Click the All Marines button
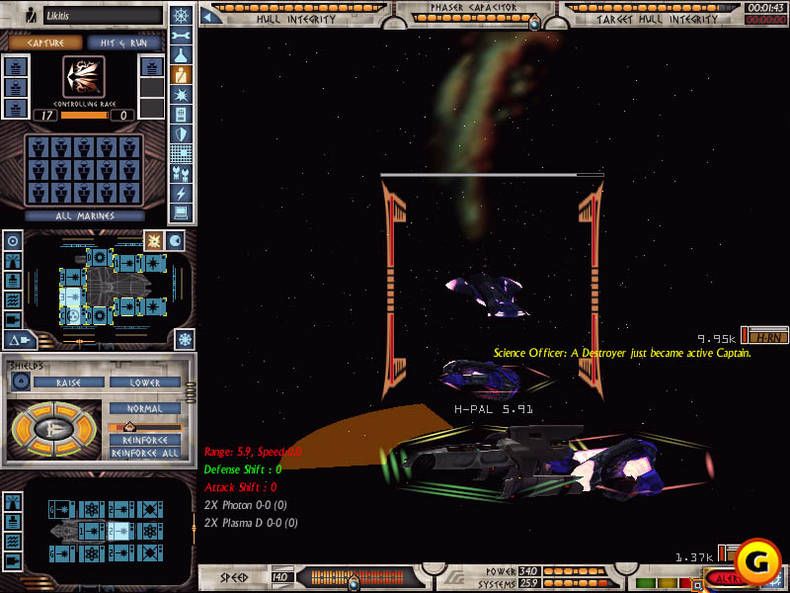 coord(84,215)
